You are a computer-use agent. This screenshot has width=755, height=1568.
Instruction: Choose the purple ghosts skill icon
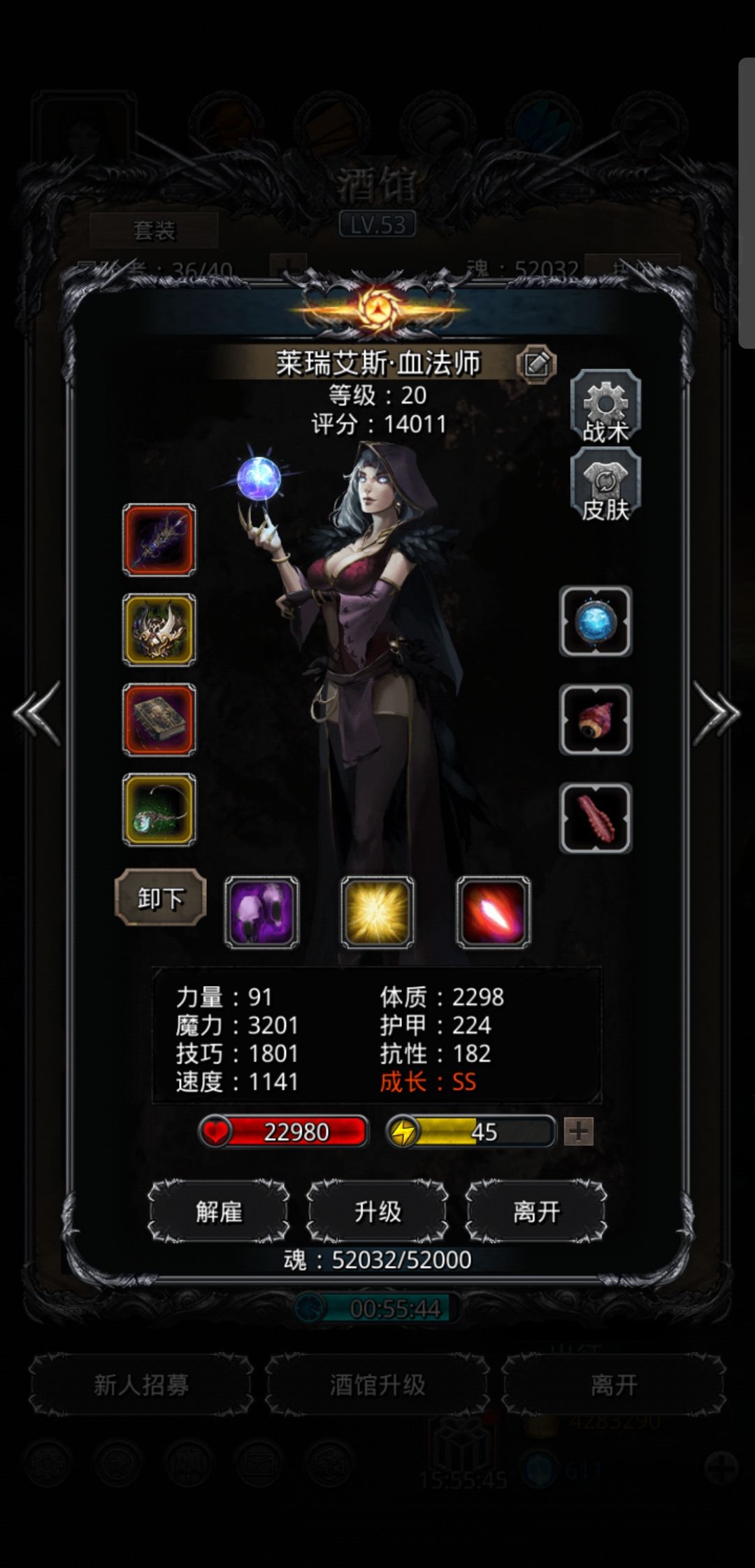[x=261, y=912]
